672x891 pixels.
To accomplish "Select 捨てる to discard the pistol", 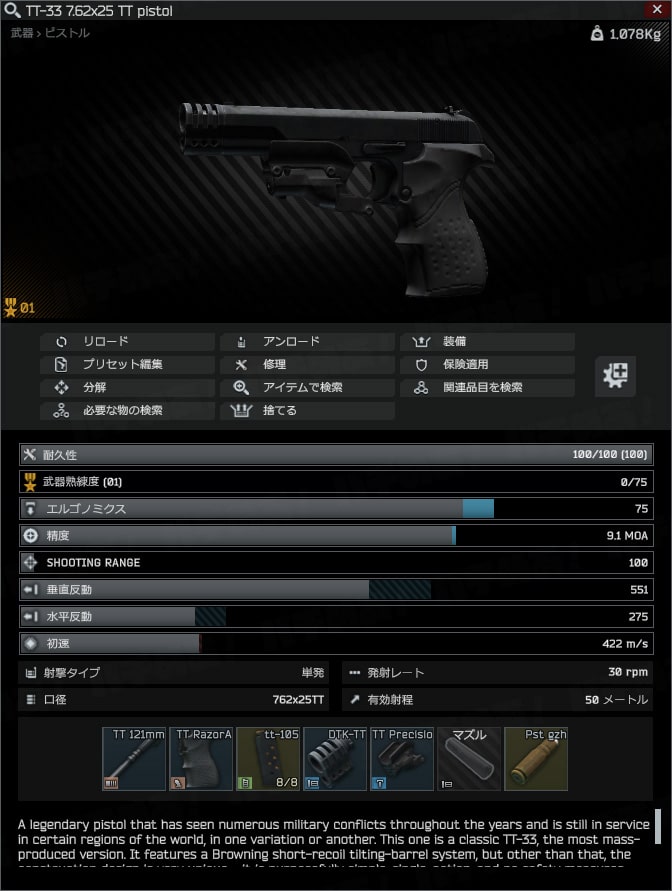I will point(306,410).
